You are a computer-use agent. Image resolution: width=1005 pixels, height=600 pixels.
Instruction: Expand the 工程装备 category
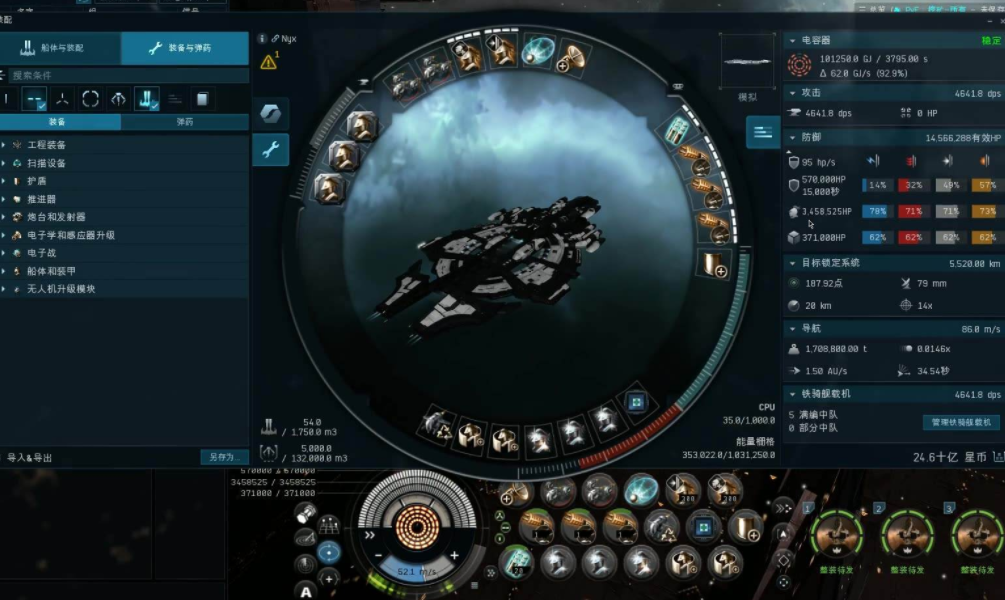(x=46, y=145)
